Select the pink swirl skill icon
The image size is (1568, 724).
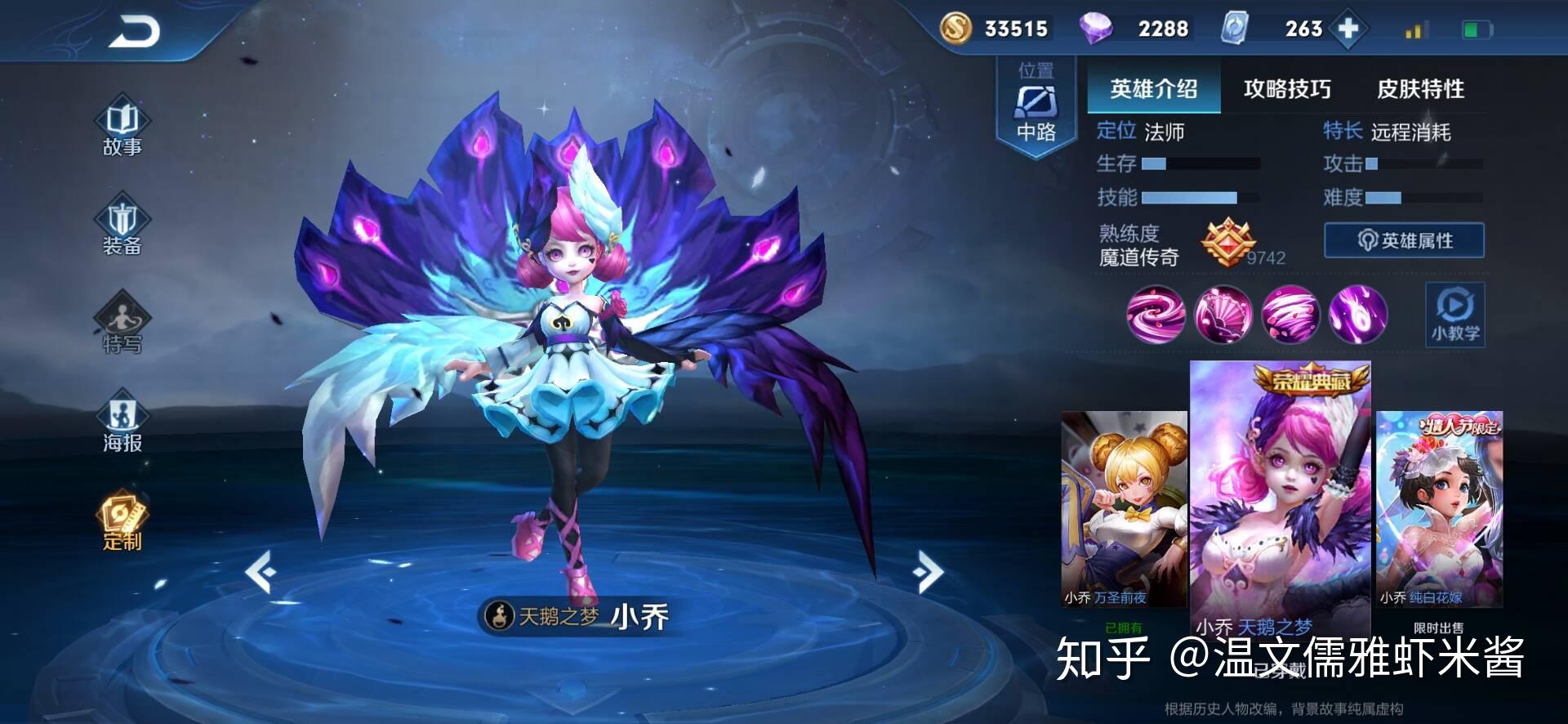click(x=1156, y=315)
